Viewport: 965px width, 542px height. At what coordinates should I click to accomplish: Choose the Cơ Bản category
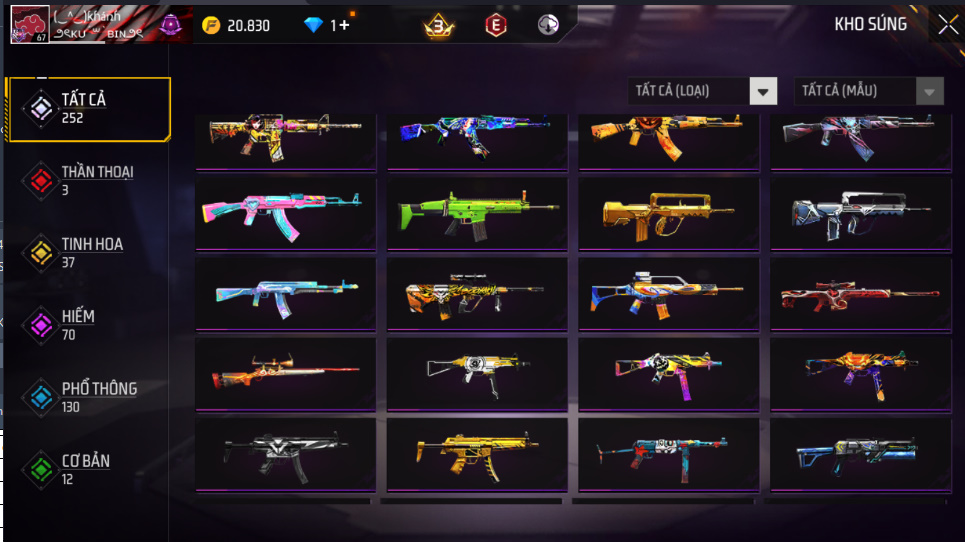tap(88, 469)
